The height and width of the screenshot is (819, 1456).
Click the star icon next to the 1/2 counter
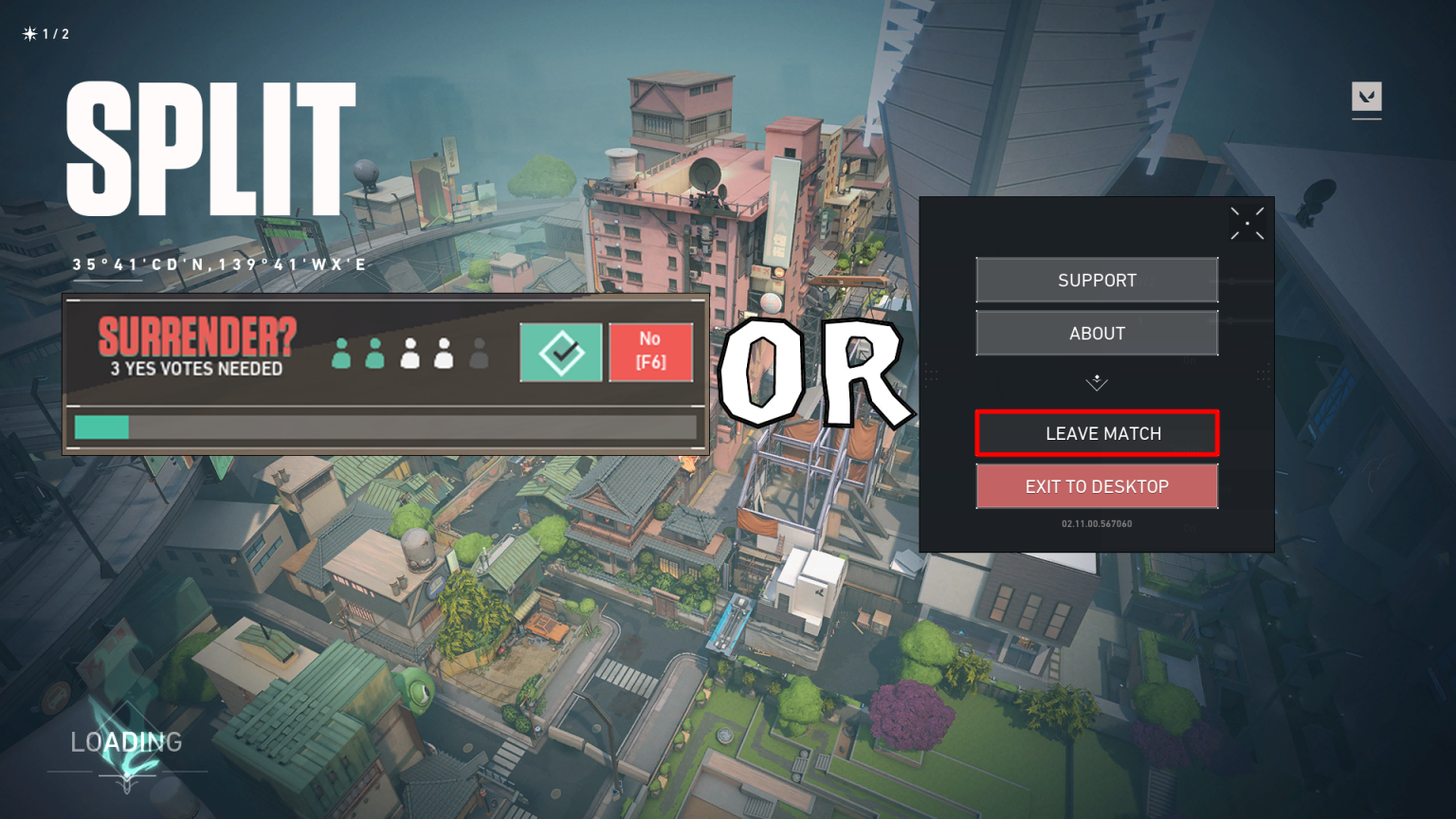tap(27, 32)
